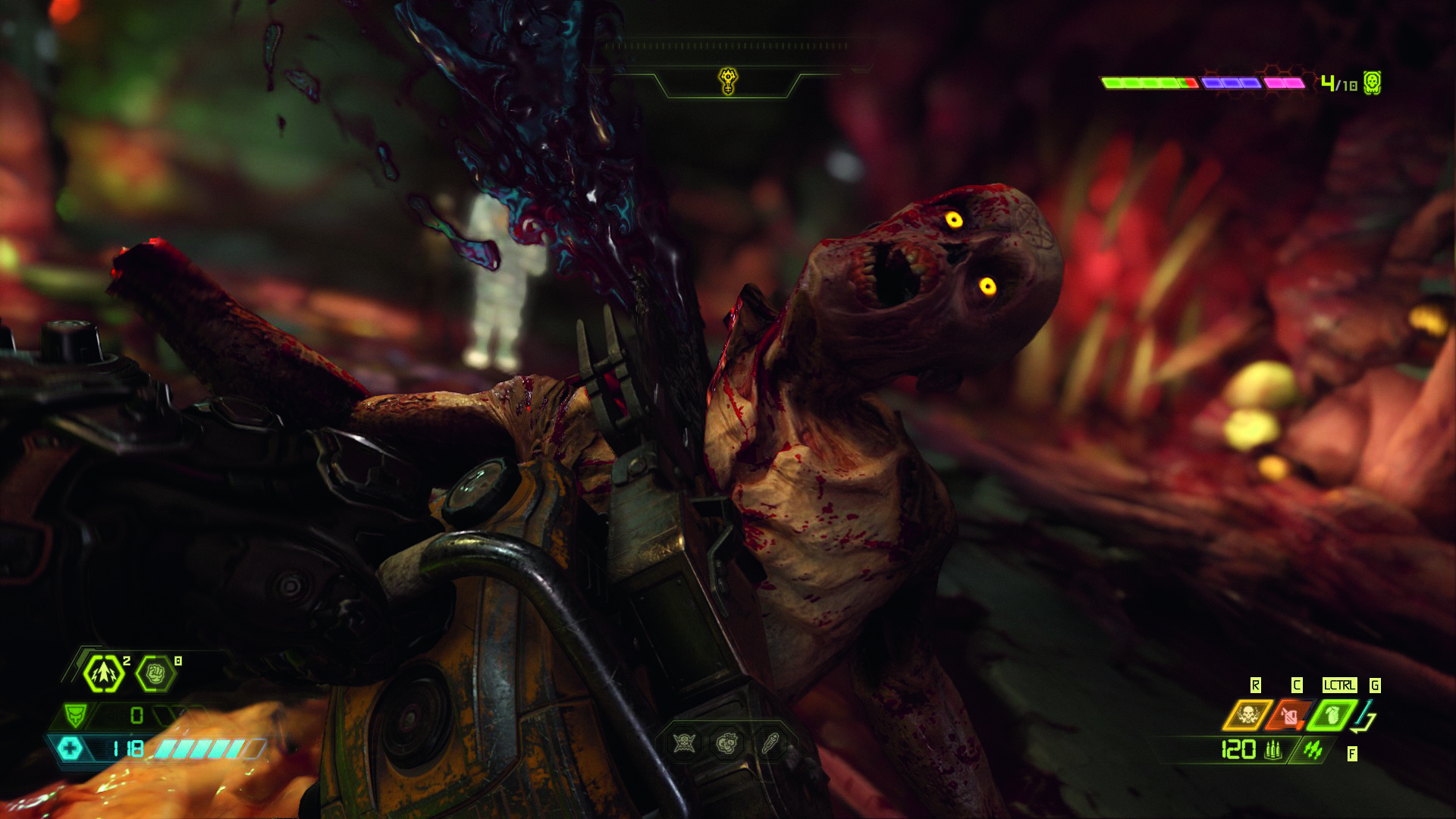Screen dimensions: 1456x819
Task: Click the cyan health cross icon
Action: pyautogui.click(x=71, y=749)
